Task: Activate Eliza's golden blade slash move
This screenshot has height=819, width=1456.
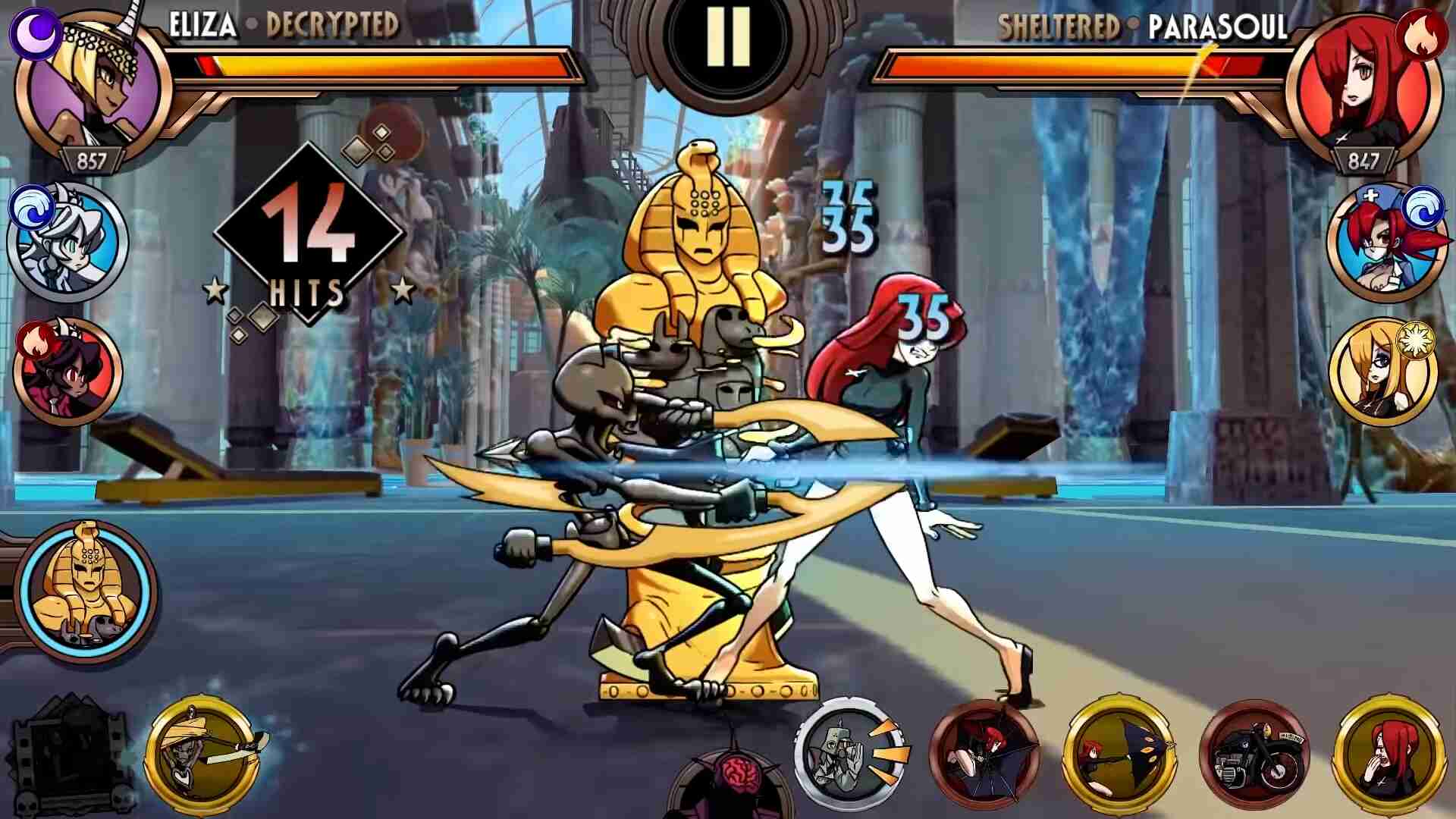Action: tap(203, 751)
